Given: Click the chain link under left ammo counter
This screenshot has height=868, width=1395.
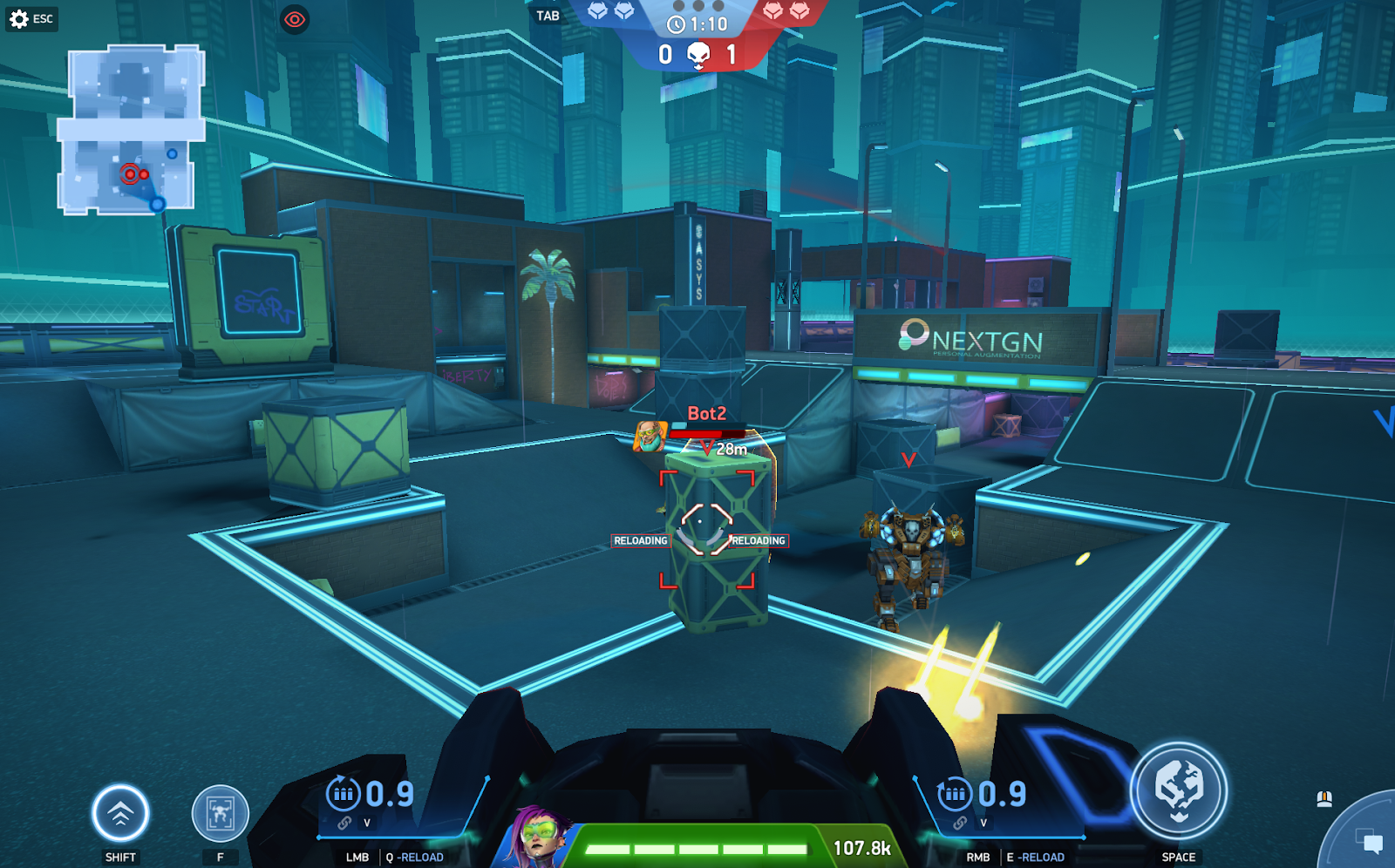Looking at the screenshot, I should click(x=344, y=824).
